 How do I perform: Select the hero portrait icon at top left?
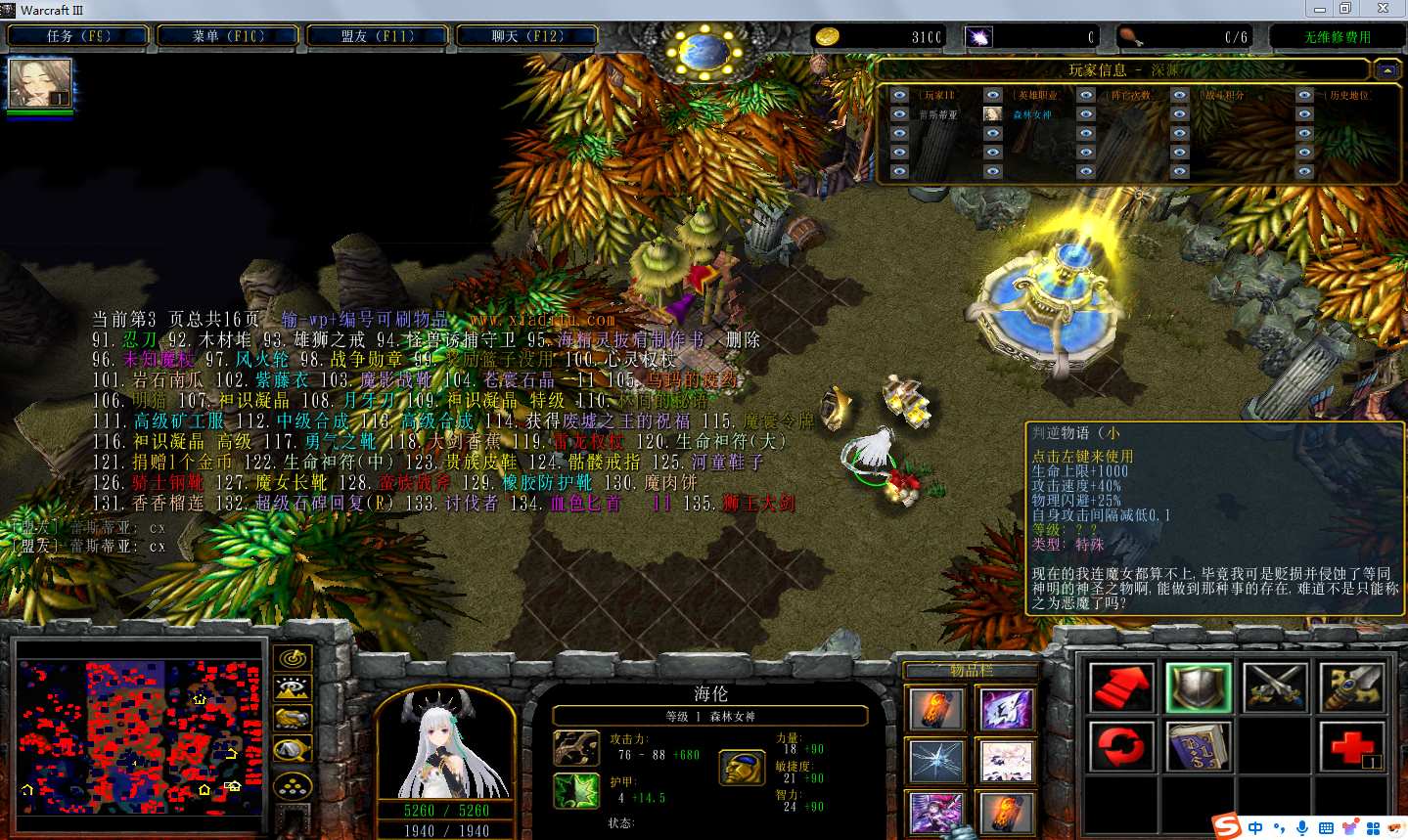[40, 84]
